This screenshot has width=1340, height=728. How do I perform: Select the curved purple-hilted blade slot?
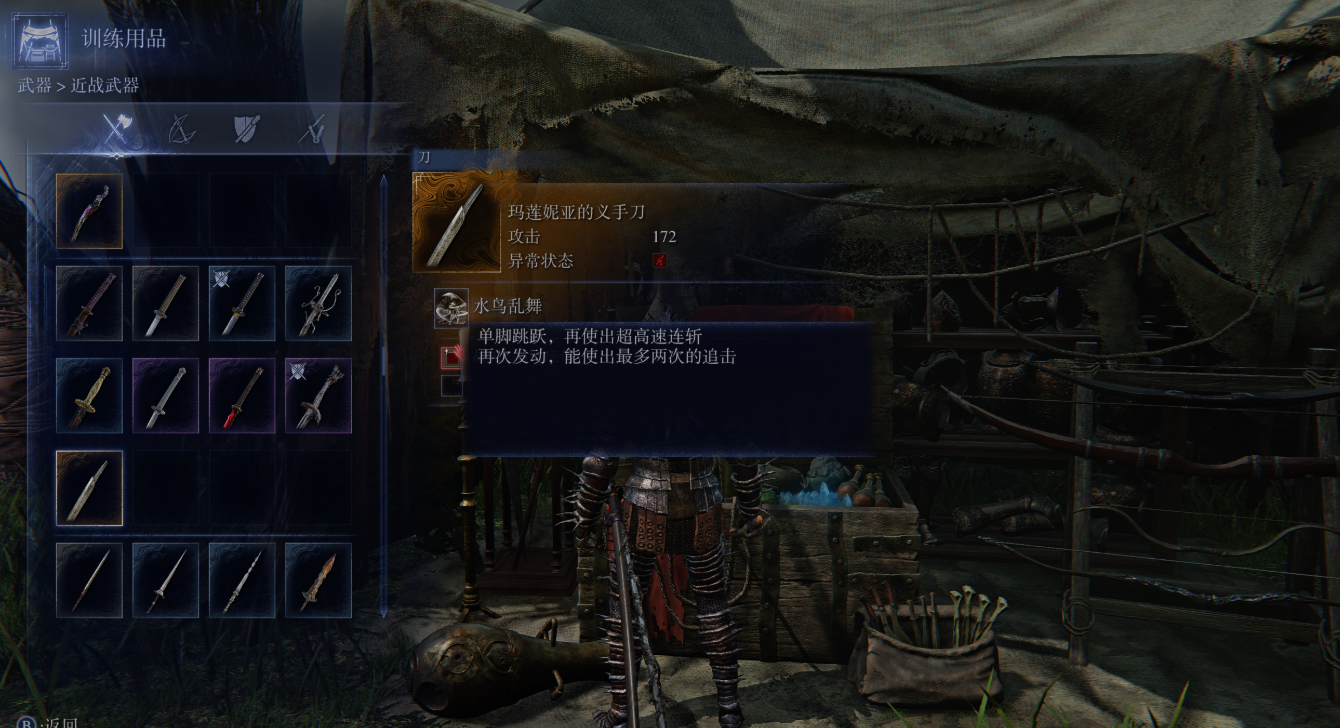point(89,211)
